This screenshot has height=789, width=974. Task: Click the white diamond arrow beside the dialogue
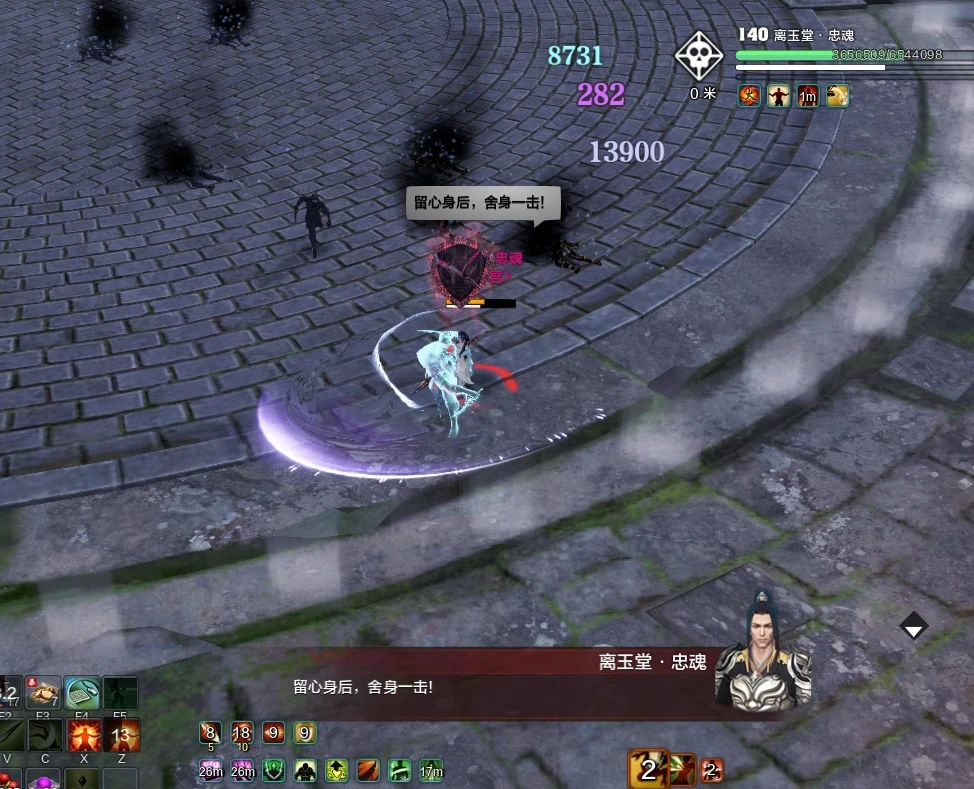[x=914, y=626]
